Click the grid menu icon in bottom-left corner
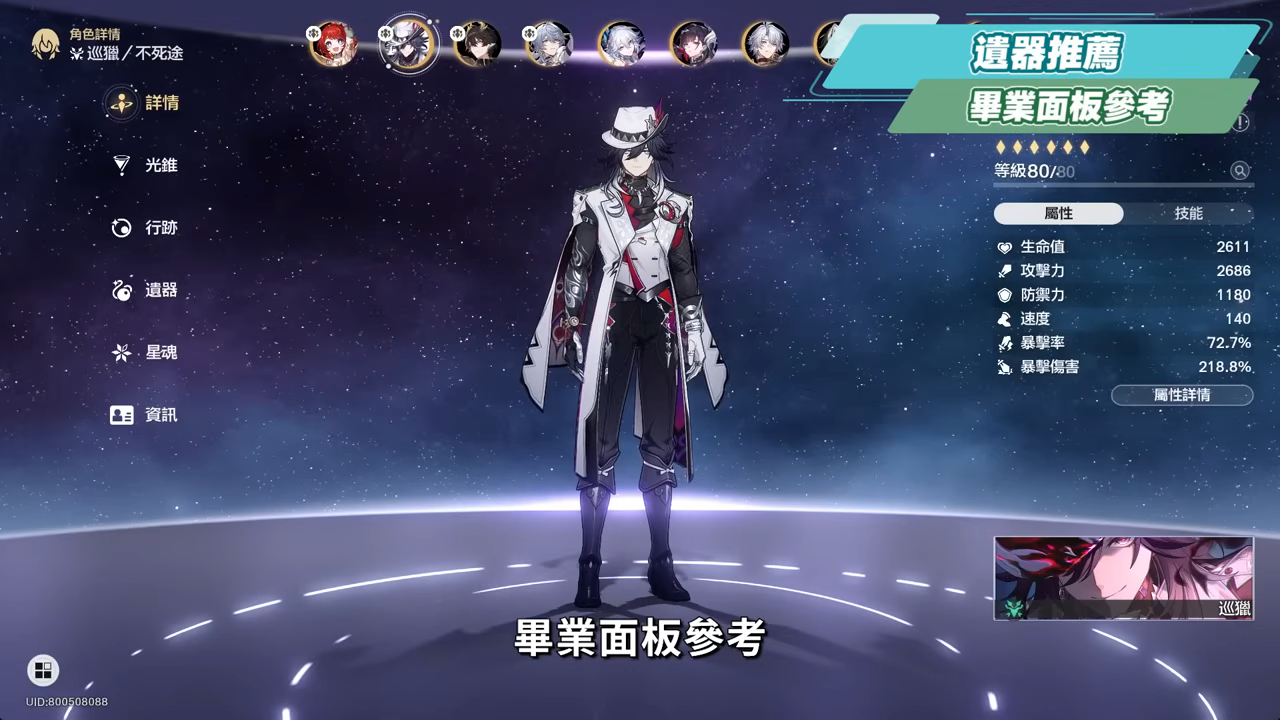 pyautogui.click(x=42, y=670)
